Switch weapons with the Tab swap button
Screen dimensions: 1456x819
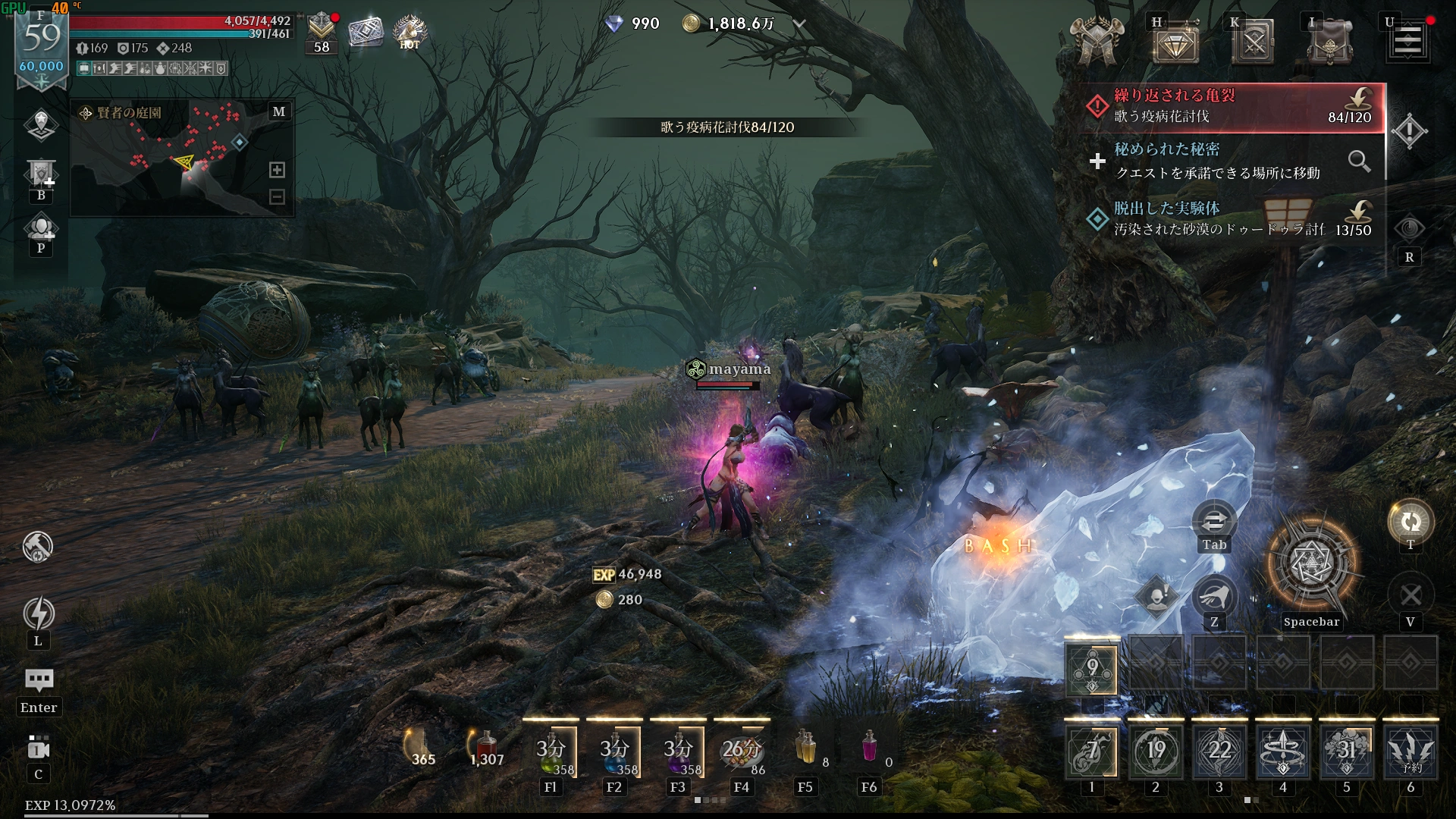(x=1214, y=522)
